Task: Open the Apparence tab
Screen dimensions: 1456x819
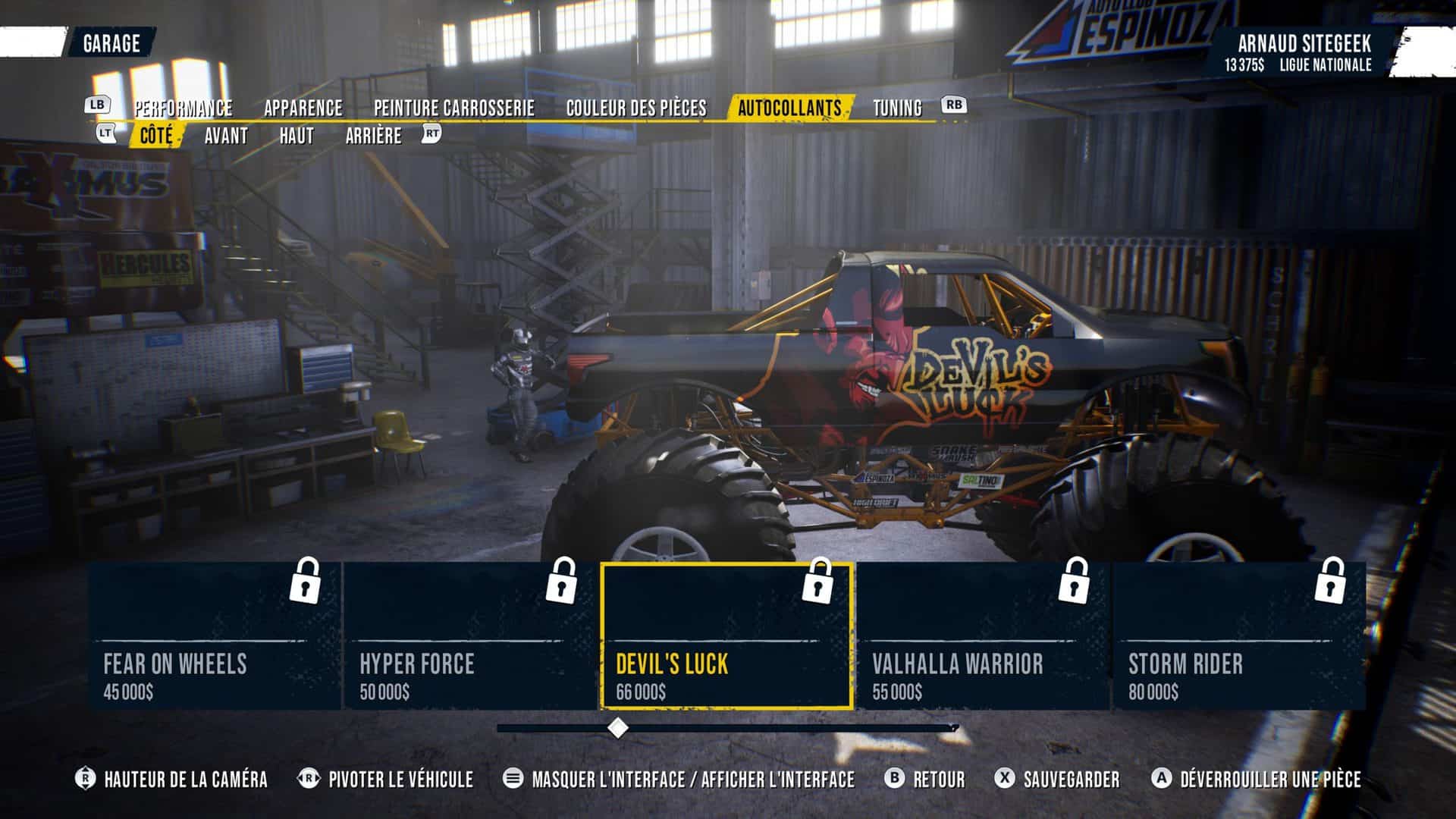Action: 303,108
